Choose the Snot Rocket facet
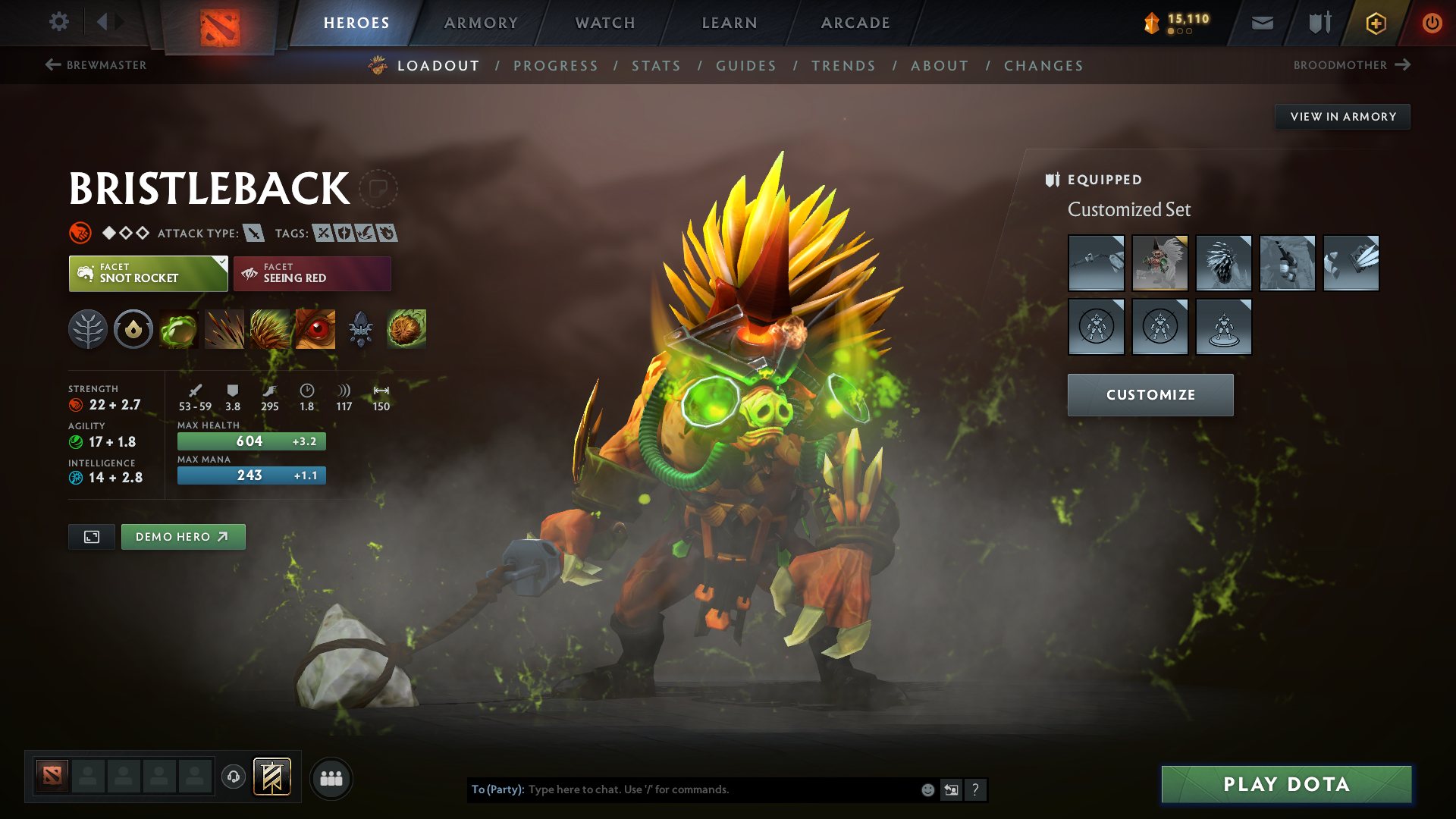The width and height of the screenshot is (1456, 819). tap(148, 273)
